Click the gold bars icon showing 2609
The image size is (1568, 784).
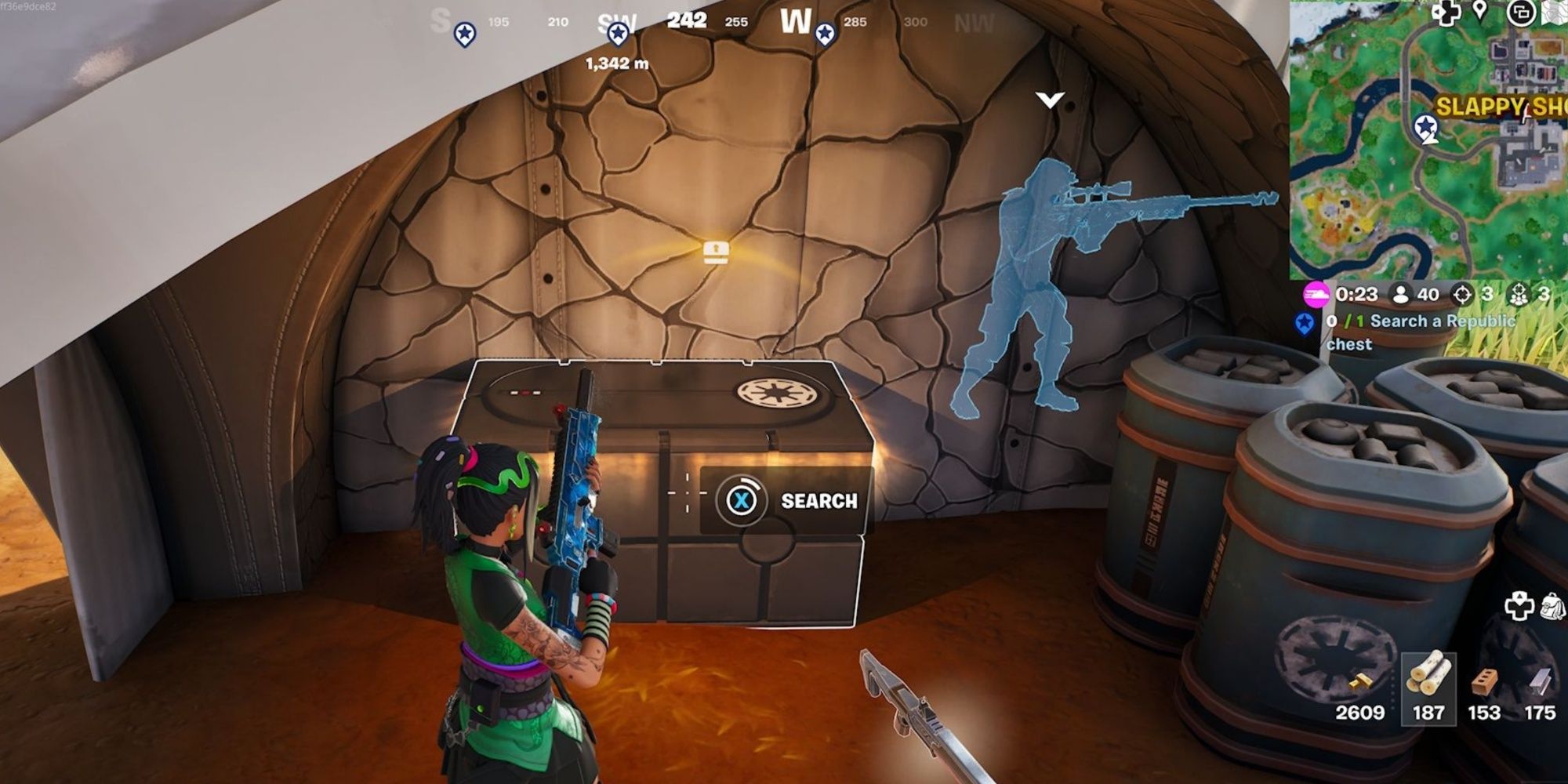coord(1361,681)
